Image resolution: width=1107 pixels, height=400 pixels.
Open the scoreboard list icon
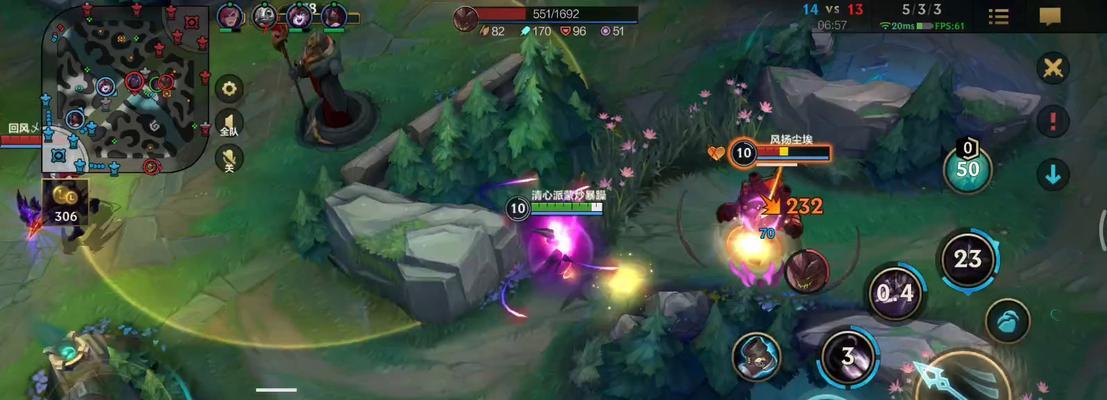(x=998, y=17)
